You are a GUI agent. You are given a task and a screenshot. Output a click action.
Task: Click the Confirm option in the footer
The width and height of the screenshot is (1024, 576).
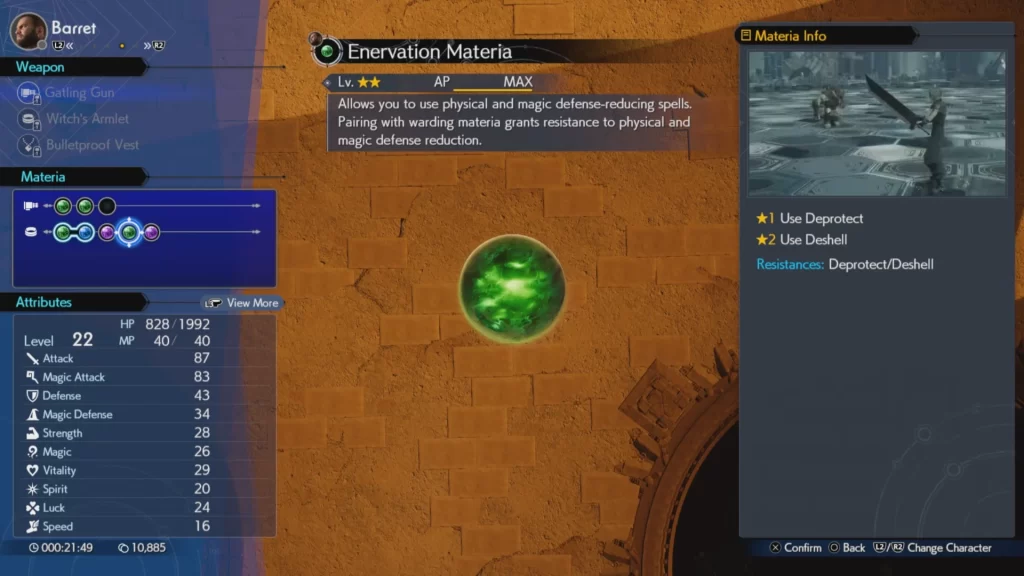click(795, 548)
